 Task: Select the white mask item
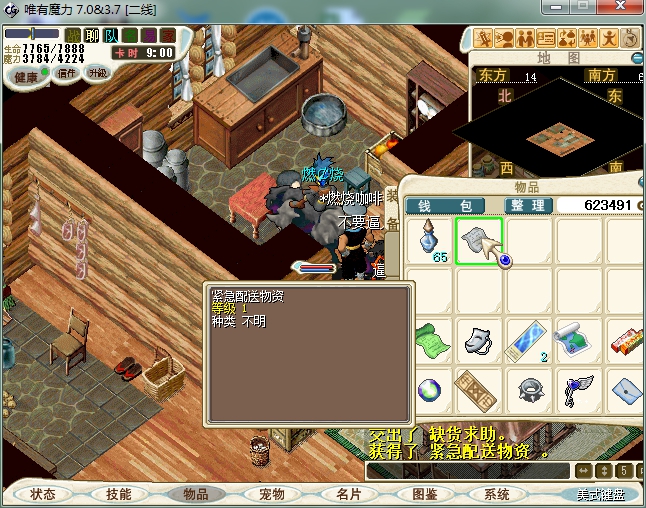click(x=479, y=338)
